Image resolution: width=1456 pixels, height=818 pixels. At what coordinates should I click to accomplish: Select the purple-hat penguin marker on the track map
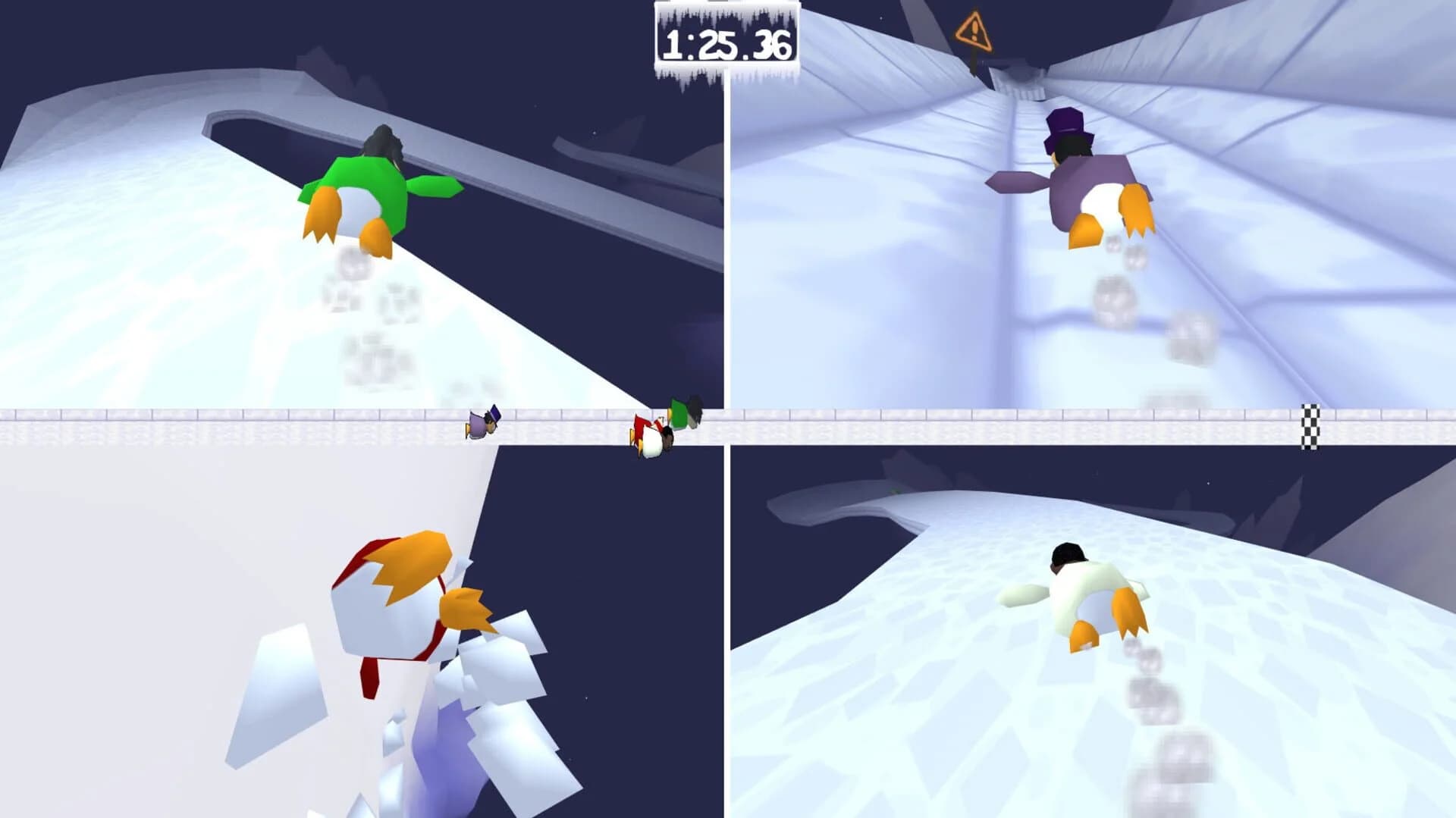coord(475,426)
